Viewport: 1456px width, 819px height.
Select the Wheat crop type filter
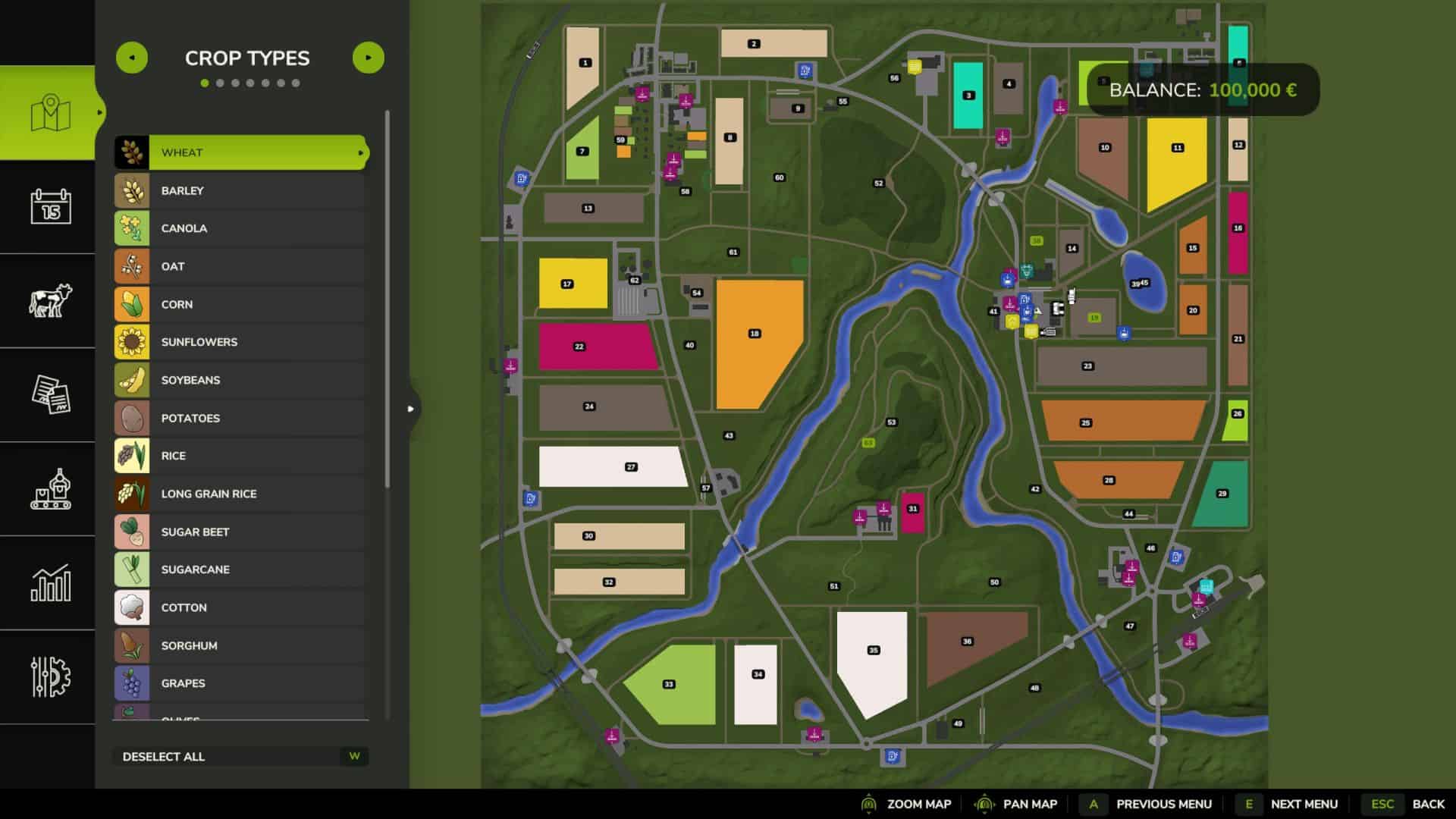[x=241, y=152]
